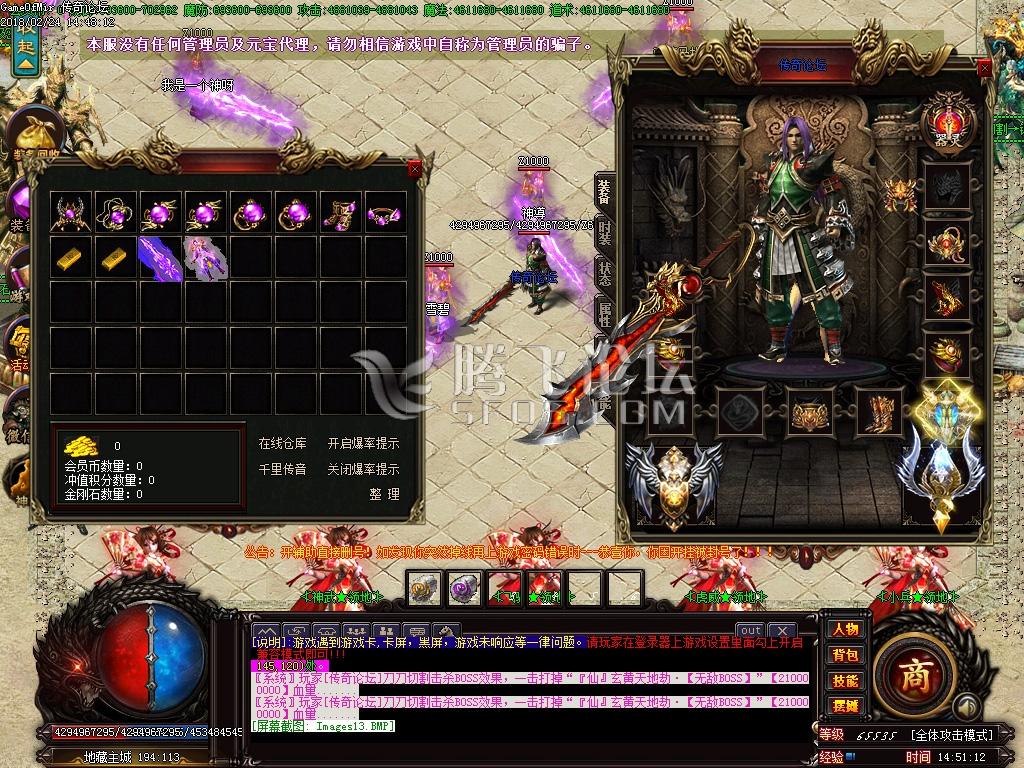Select the purple glowing sword in bag
This screenshot has height=768, width=1024.
click(159, 258)
